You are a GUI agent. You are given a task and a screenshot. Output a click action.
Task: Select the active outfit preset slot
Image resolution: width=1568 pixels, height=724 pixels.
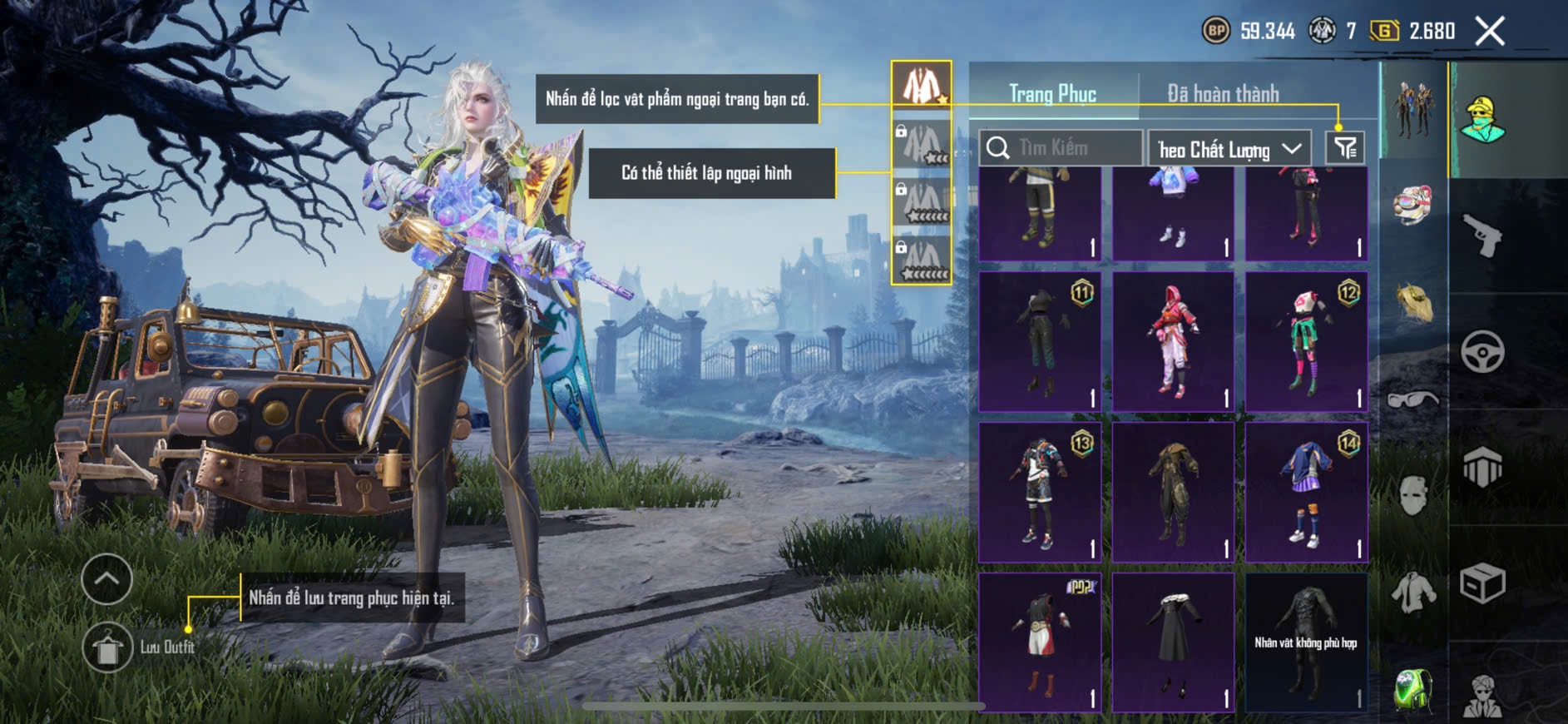(x=921, y=85)
